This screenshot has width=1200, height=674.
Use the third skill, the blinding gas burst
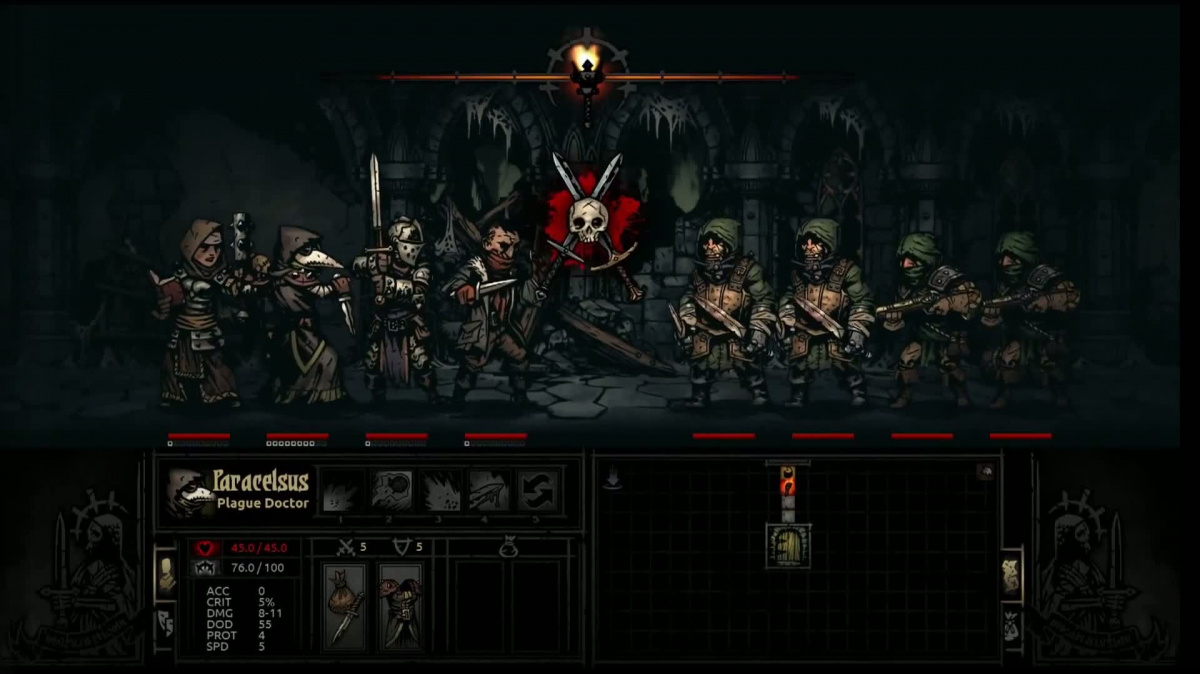[x=441, y=491]
